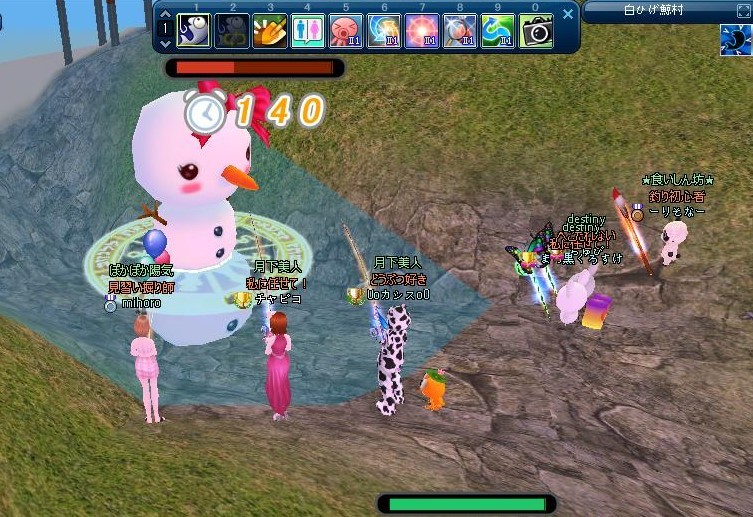This screenshot has height=517, width=753.
Task: Use the pink pig face skill
Action: [345, 30]
